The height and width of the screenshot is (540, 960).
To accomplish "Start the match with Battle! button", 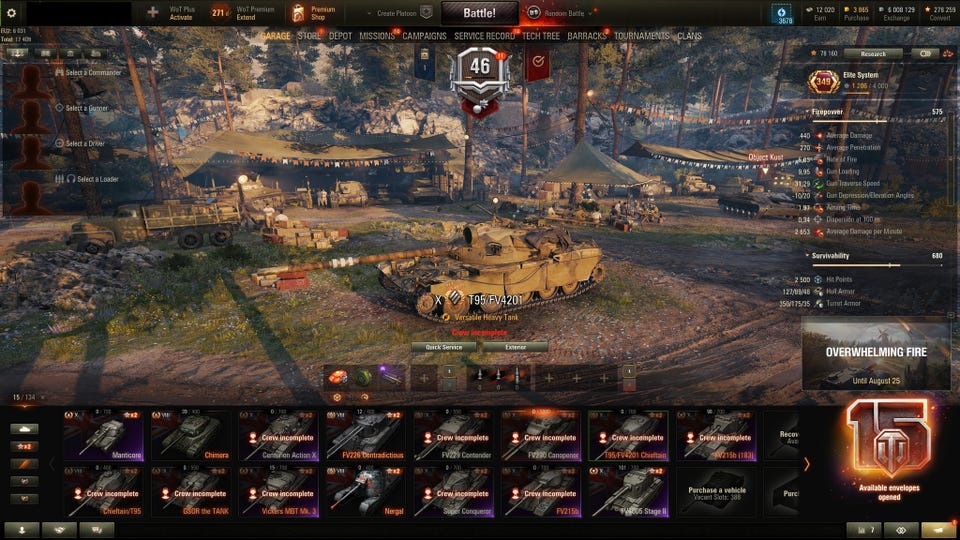I will pos(479,13).
